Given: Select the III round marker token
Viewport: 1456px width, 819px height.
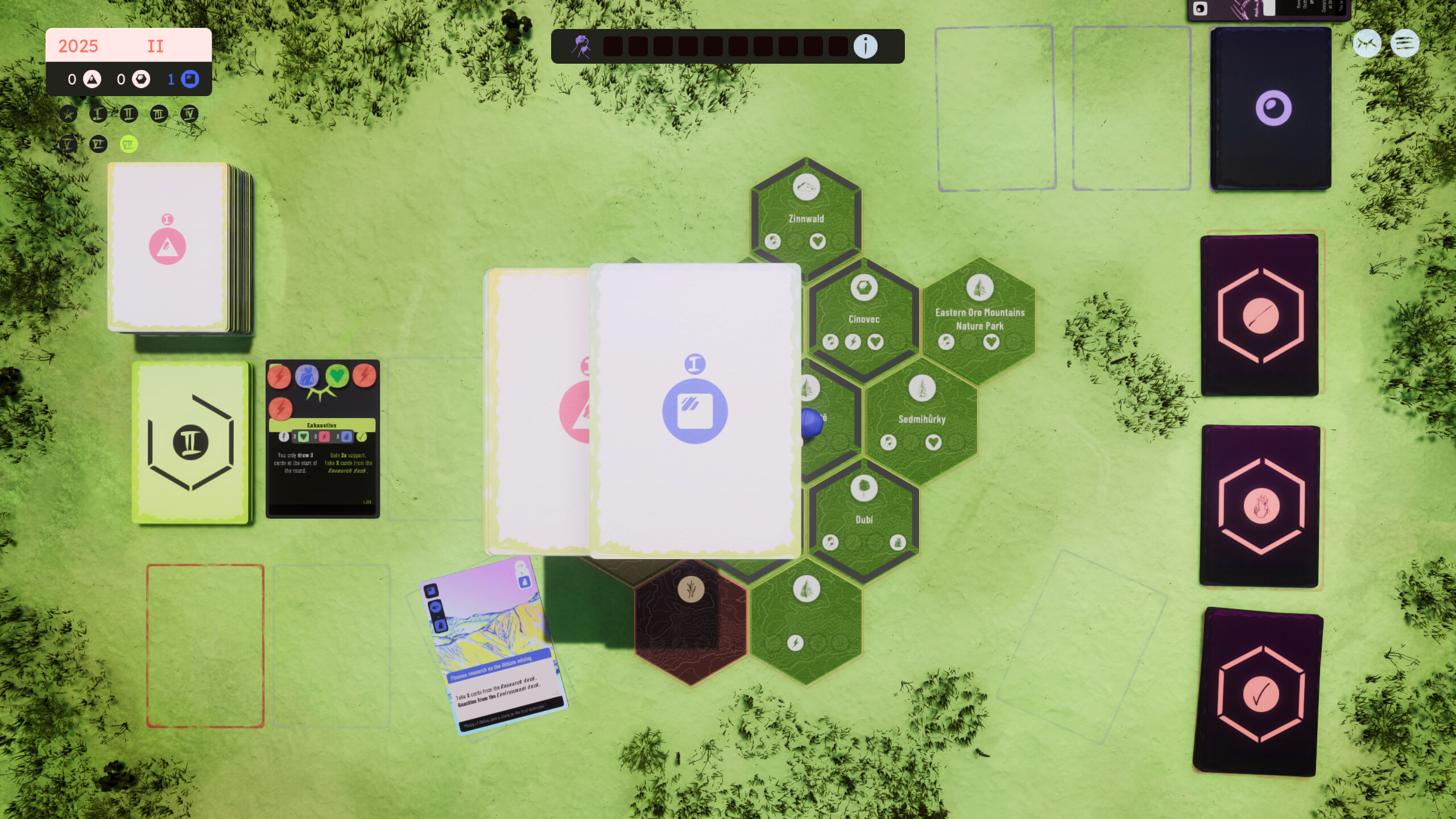Looking at the screenshot, I should pyautogui.click(x=159, y=113).
